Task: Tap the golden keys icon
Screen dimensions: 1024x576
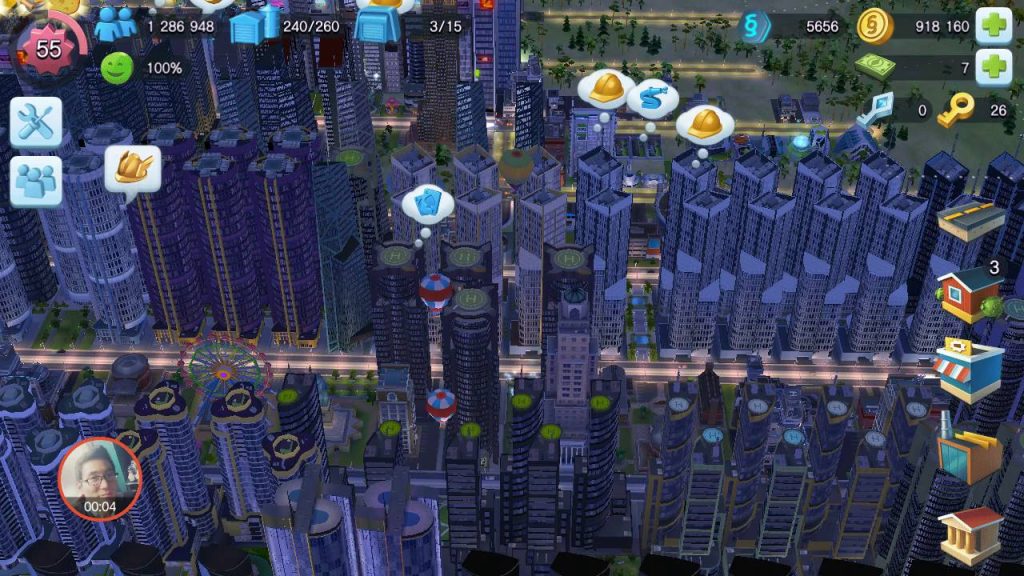Action: pyautogui.click(x=956, y=110)
